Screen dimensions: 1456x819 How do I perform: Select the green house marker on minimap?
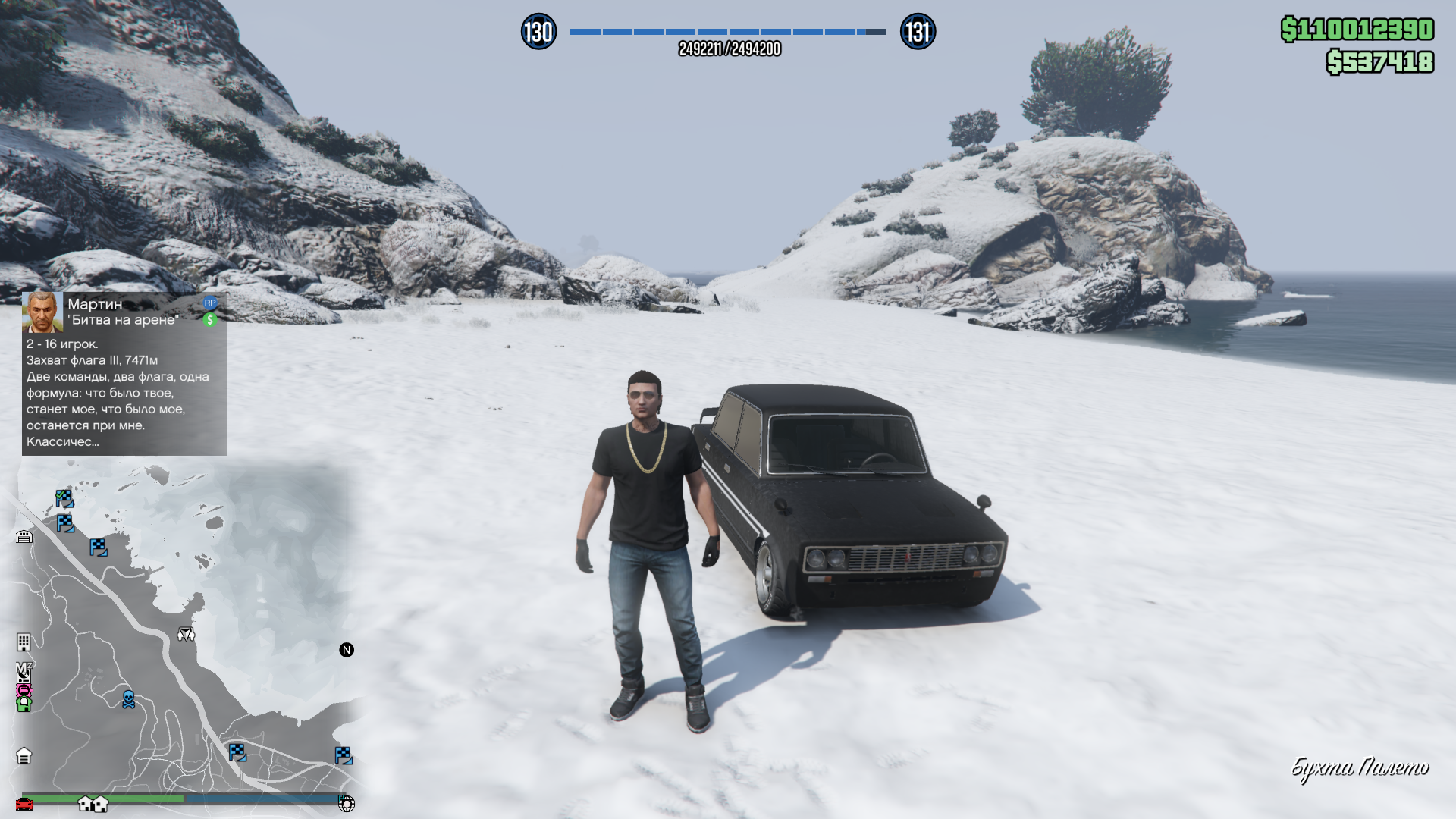[x=24, y=704]
